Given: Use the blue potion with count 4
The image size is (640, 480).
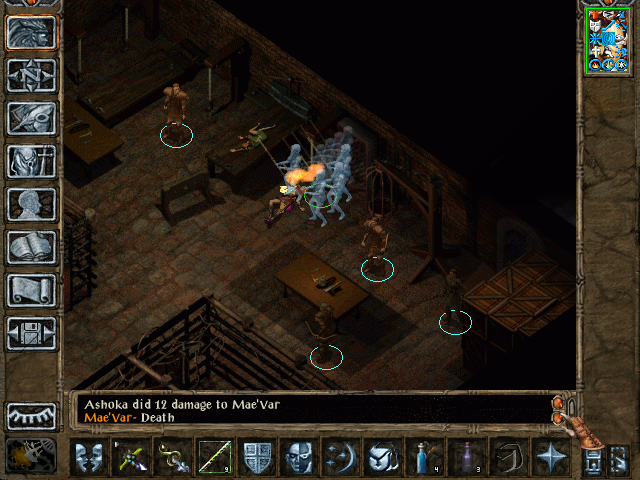Looking at the screenshot, I should 424,458.
